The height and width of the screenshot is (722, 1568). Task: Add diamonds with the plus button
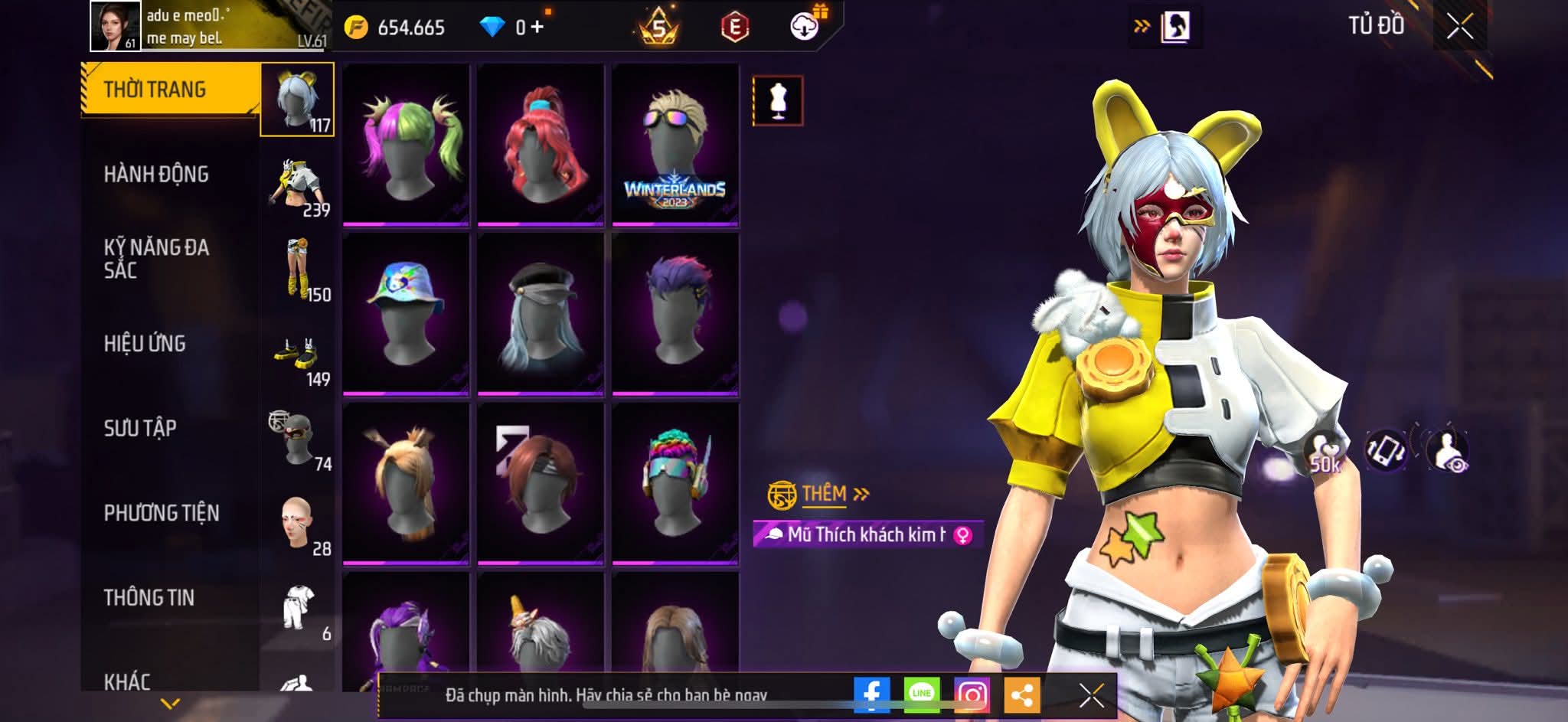click(x=537, y=28)
